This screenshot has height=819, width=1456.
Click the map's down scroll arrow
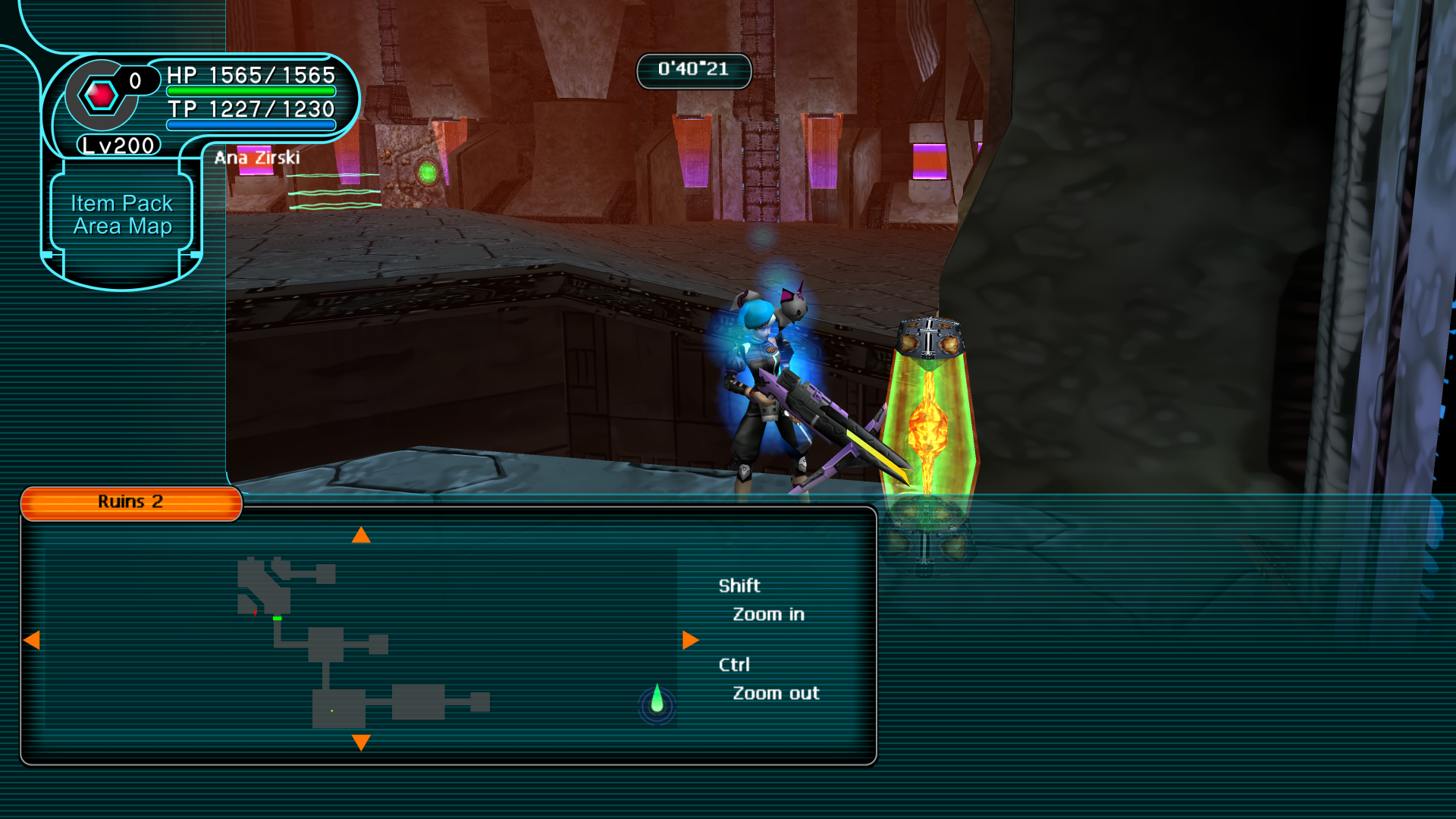click(361, 742)
